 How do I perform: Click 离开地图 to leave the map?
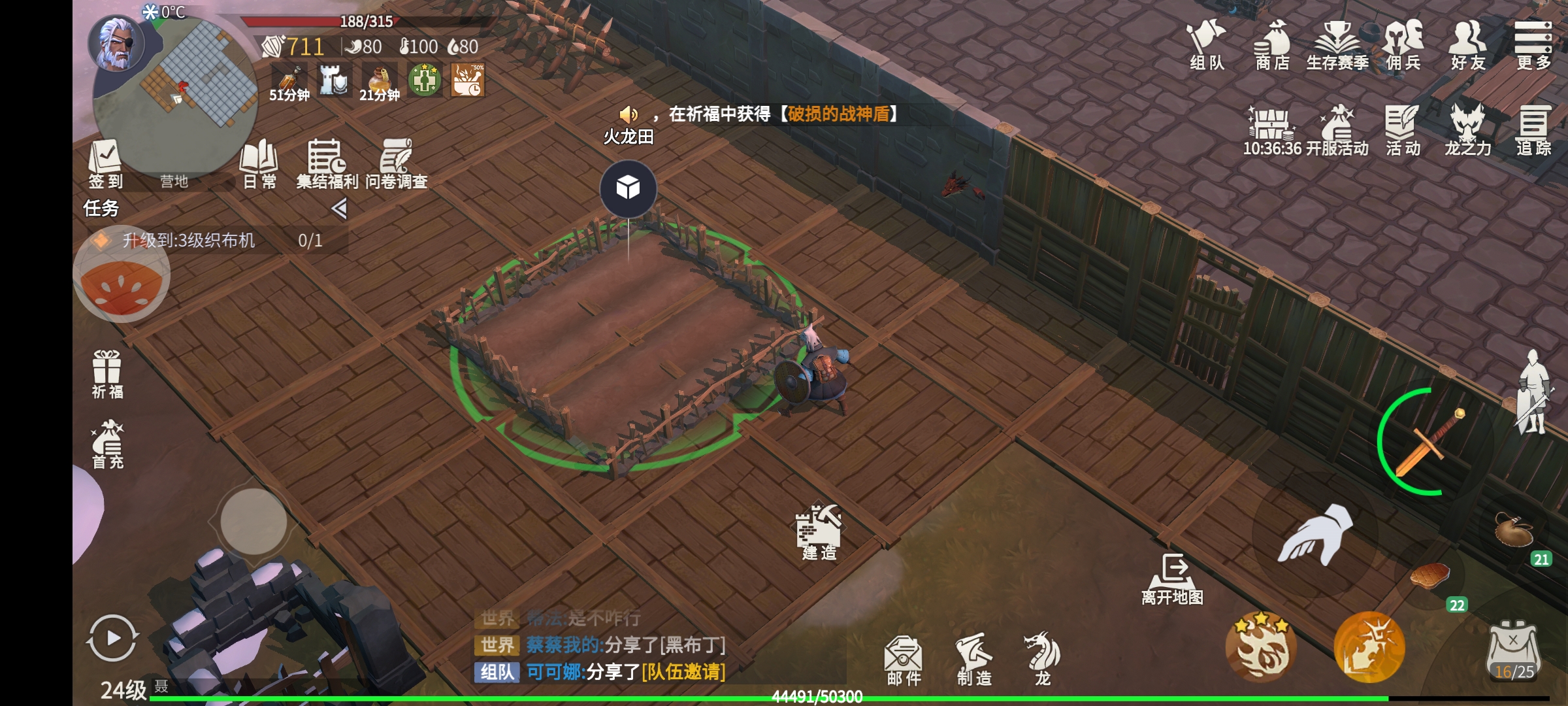click(x=1173, y=579)
